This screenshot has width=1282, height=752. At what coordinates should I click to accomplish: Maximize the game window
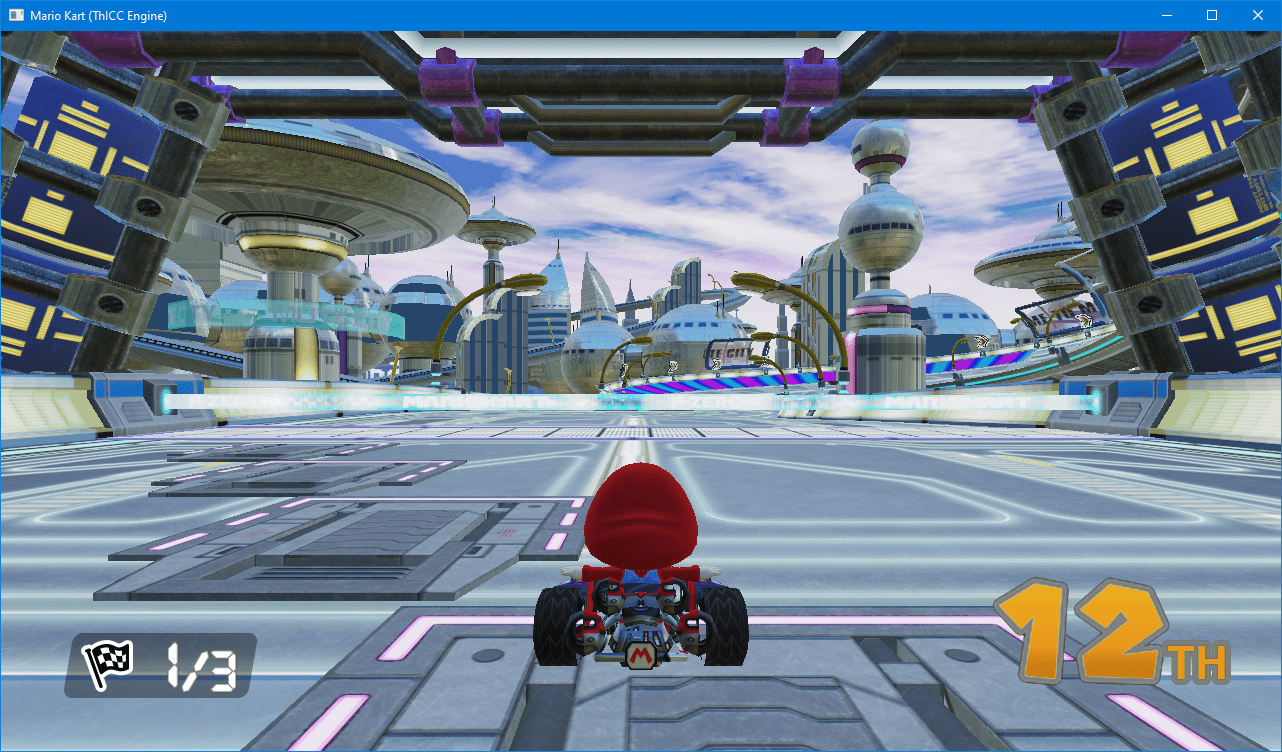(x=1212, y=15)
